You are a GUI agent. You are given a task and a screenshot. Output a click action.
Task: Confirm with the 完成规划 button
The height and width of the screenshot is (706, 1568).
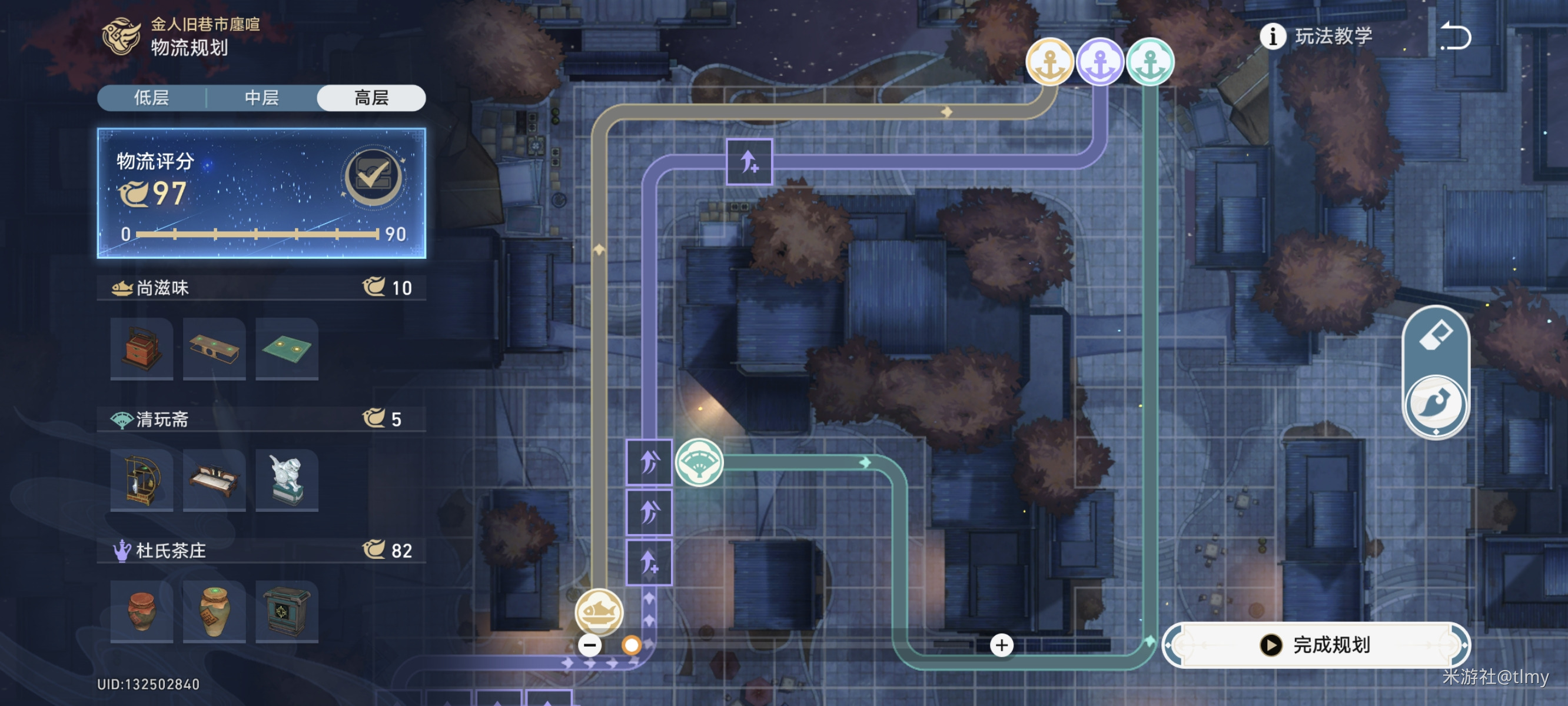[x=1316, y=645]
